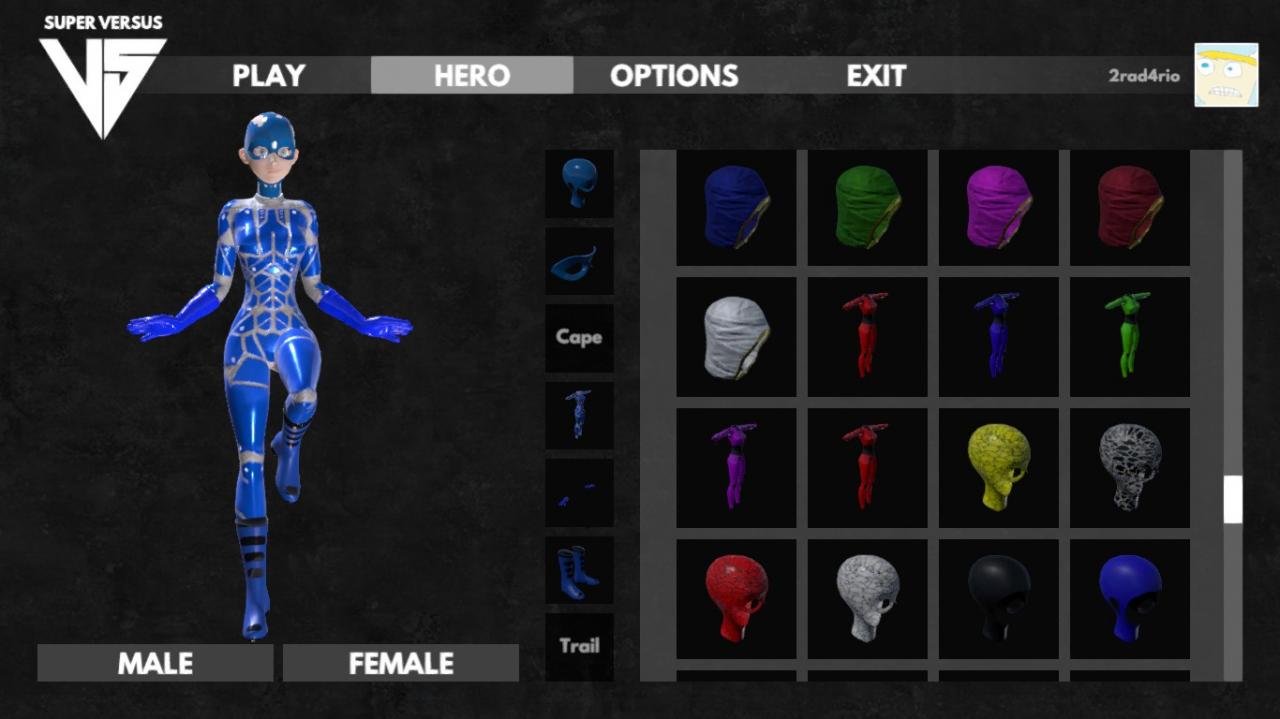Open the Trail category
This screenshot has height=719, width=1280.
tap(579, 645)
